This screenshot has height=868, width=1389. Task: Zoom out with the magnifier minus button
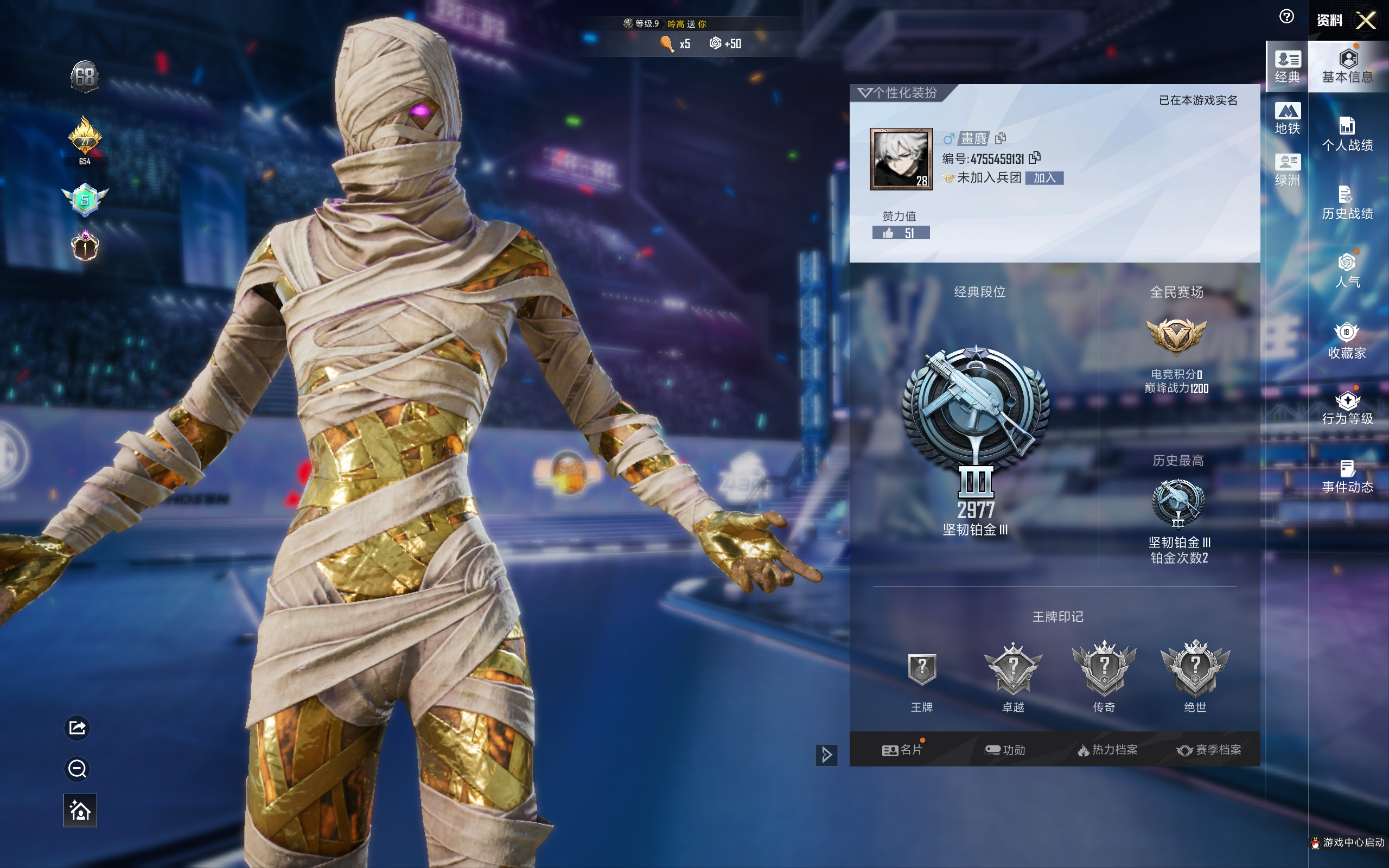point(78,769)
